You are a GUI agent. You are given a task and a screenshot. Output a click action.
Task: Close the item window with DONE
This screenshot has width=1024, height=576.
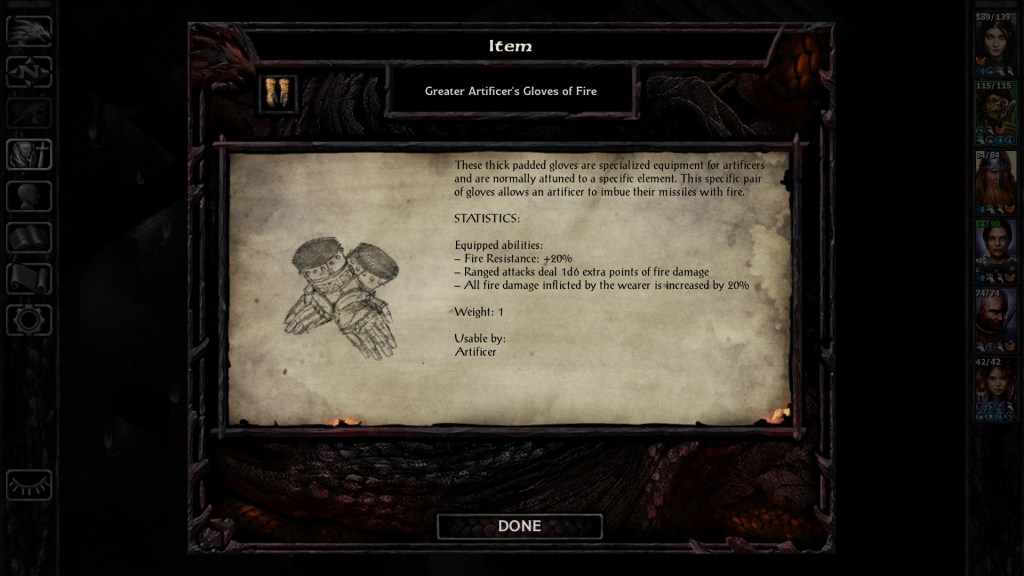pyautogui.click(x=519, y=526)
